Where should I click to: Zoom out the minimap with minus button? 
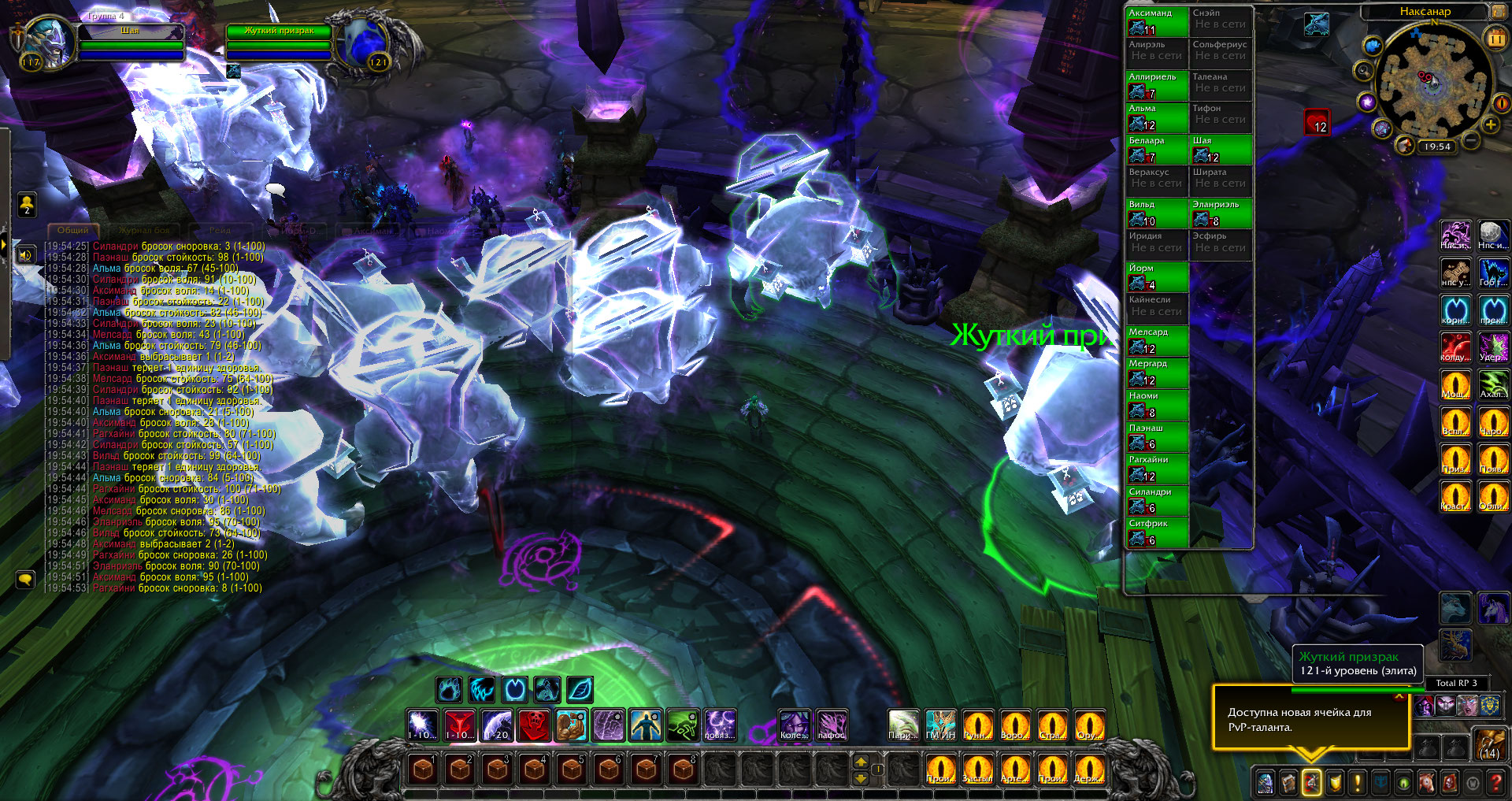1471,142
